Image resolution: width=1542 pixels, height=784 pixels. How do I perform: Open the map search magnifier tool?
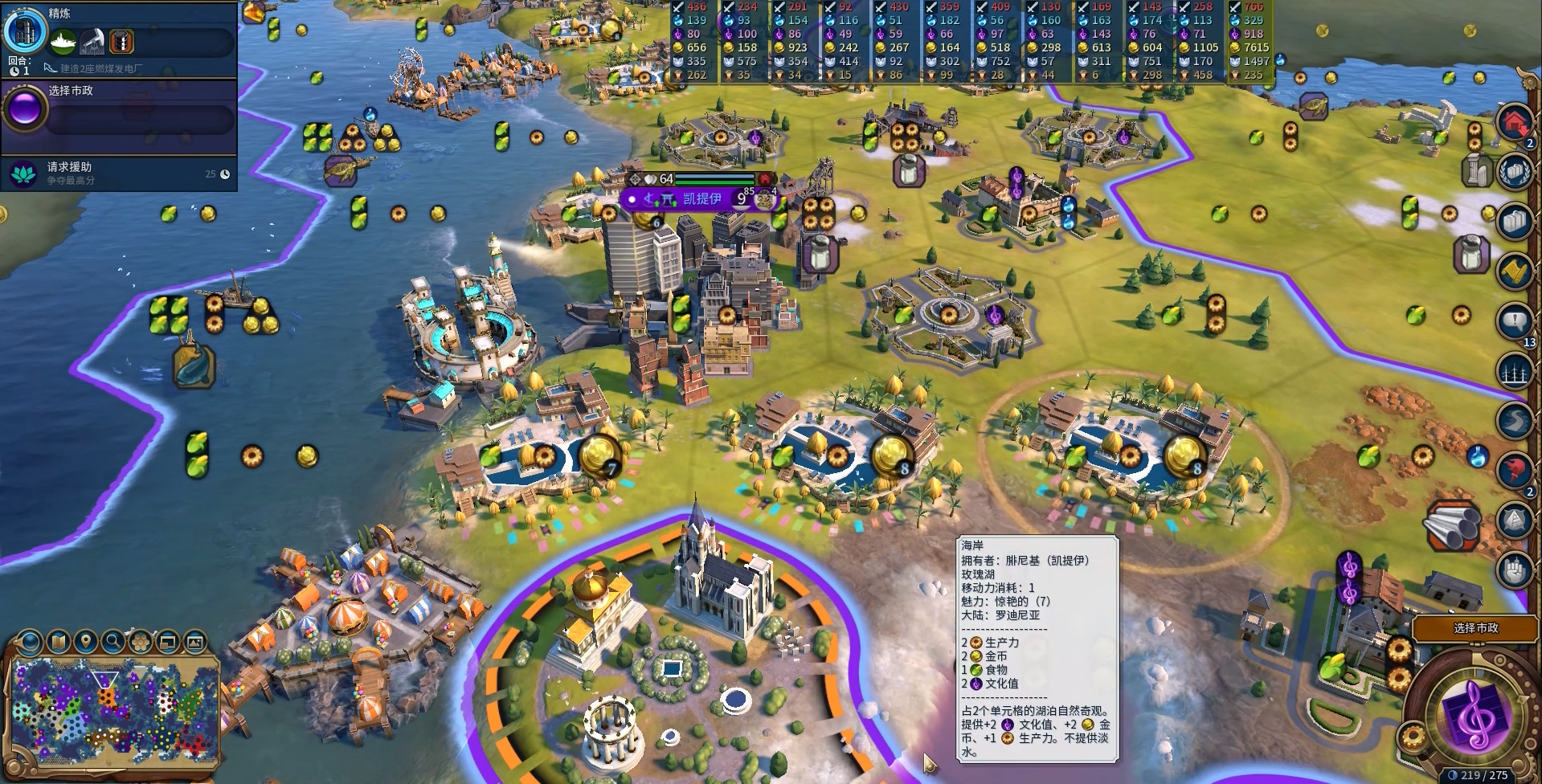coord(112,642)
